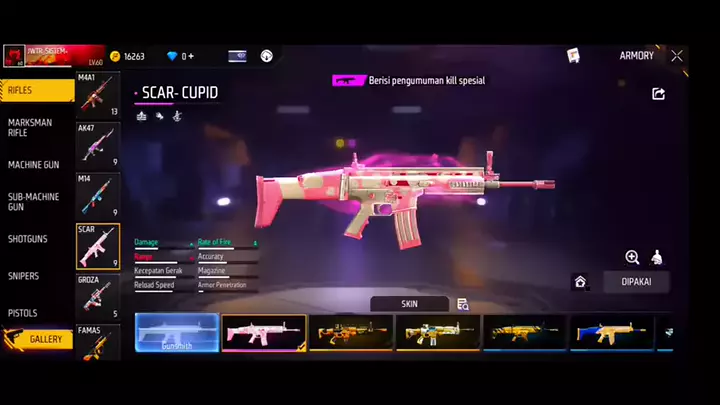Viewport: 720px width, 405px height.
Task: Select the M14 weapon tile
Action: (x=98, y=196)
